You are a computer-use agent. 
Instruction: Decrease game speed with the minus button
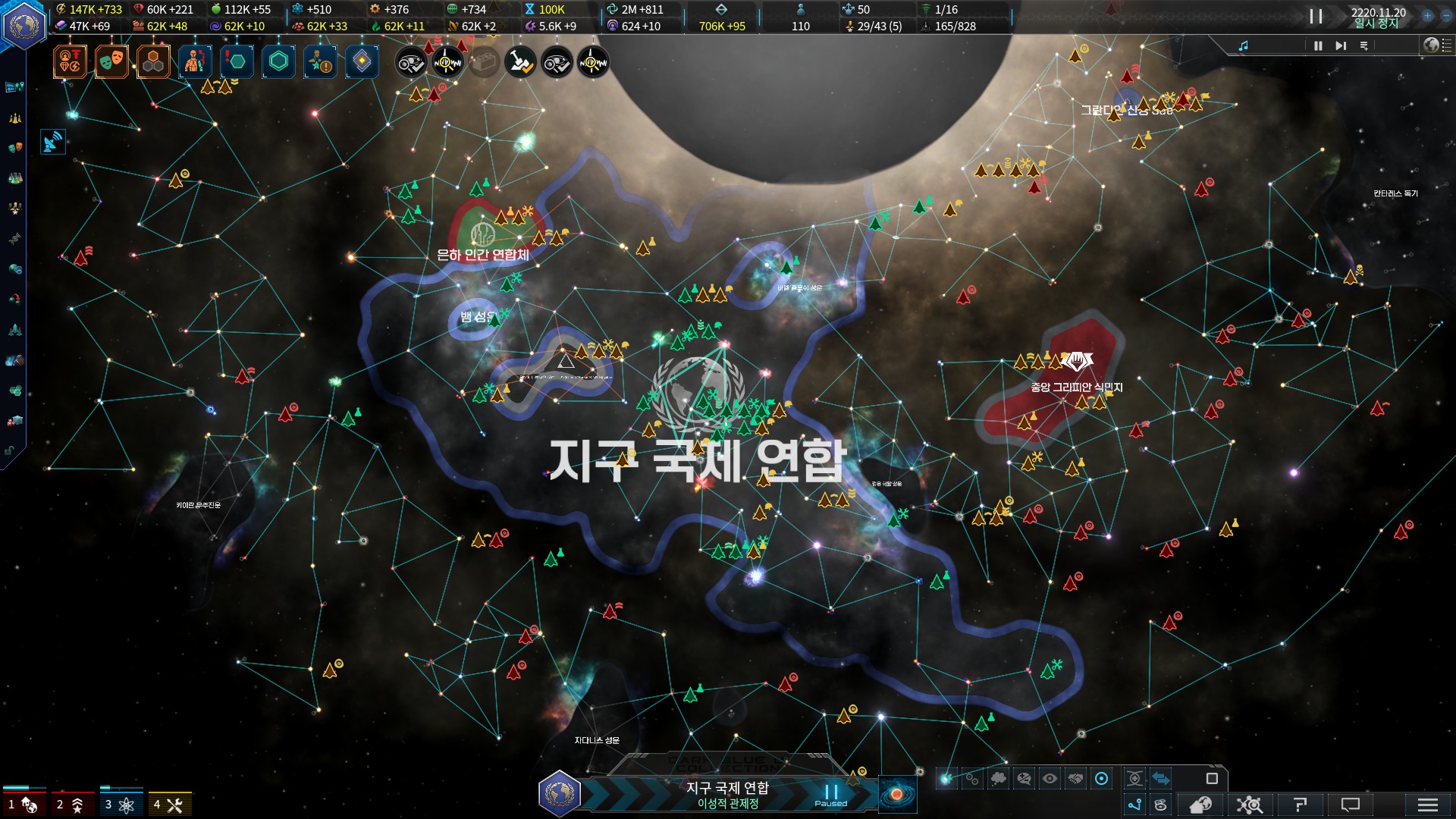point(1446,15)
